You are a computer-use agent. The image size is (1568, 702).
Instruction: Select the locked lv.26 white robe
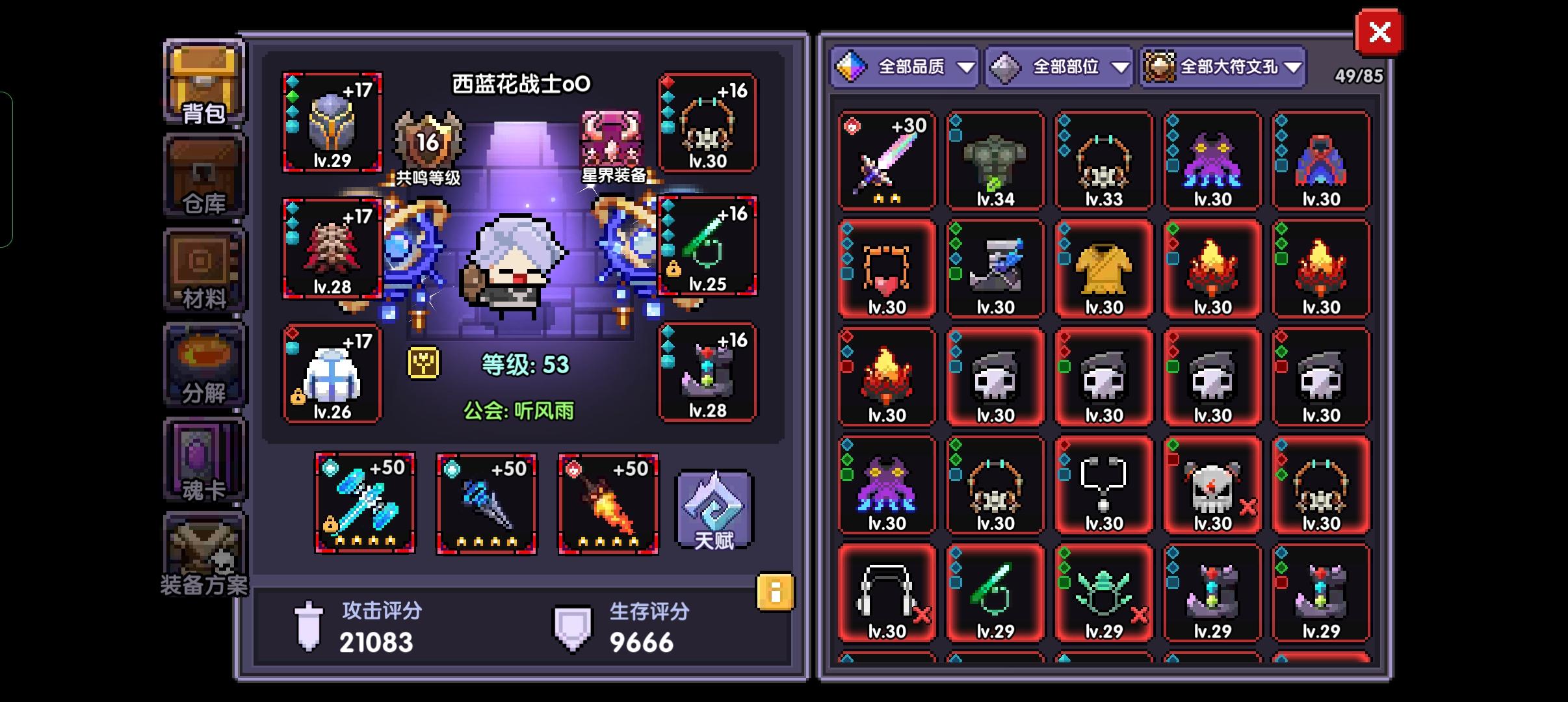click(332, 370)
